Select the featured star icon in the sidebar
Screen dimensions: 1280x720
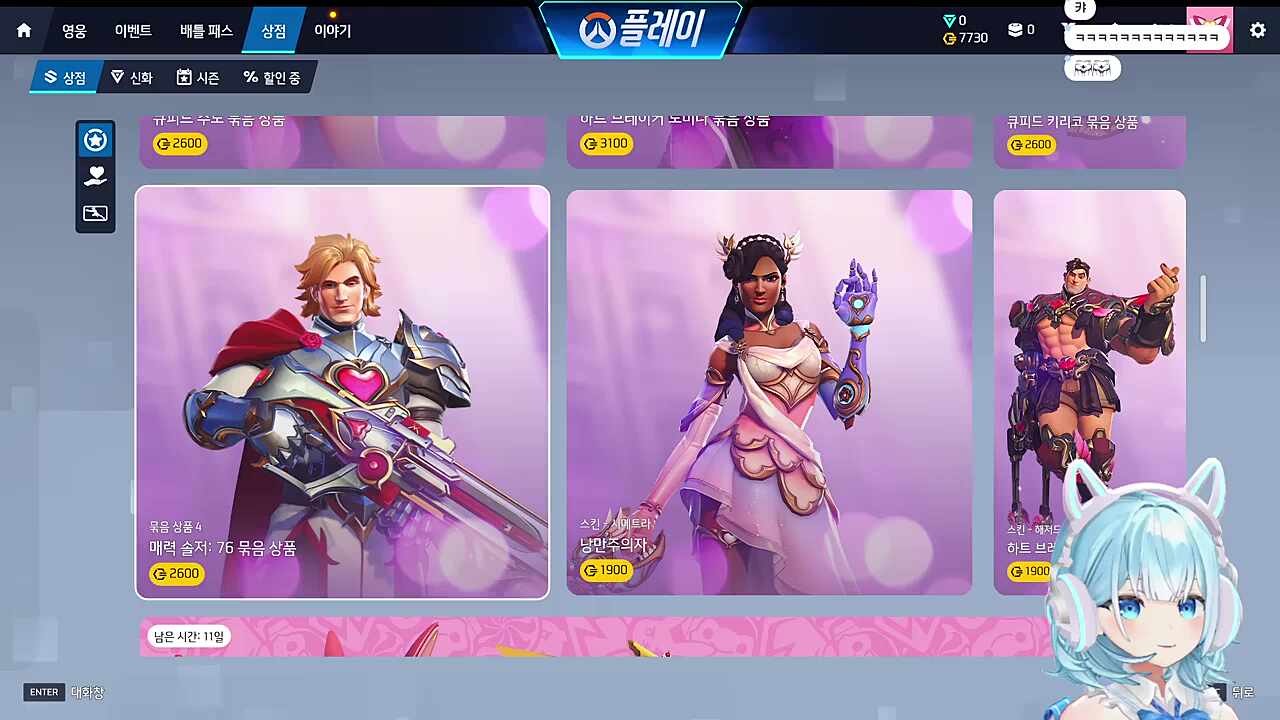tap(95, 140)
